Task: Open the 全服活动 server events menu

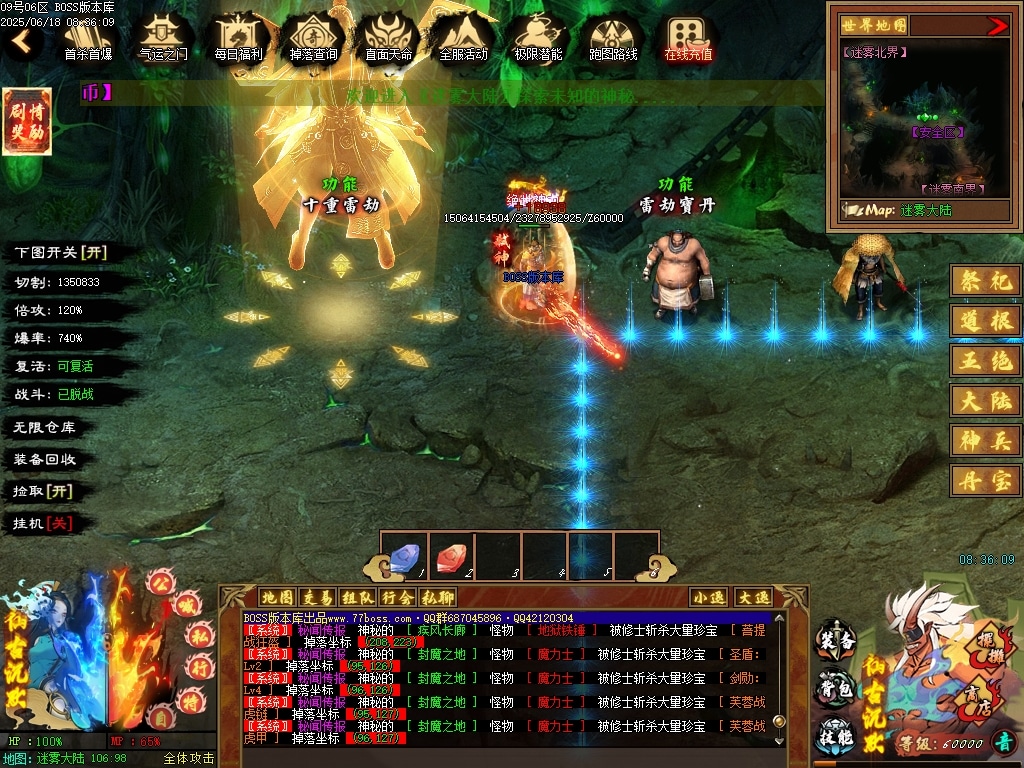Action: [463, 38]
